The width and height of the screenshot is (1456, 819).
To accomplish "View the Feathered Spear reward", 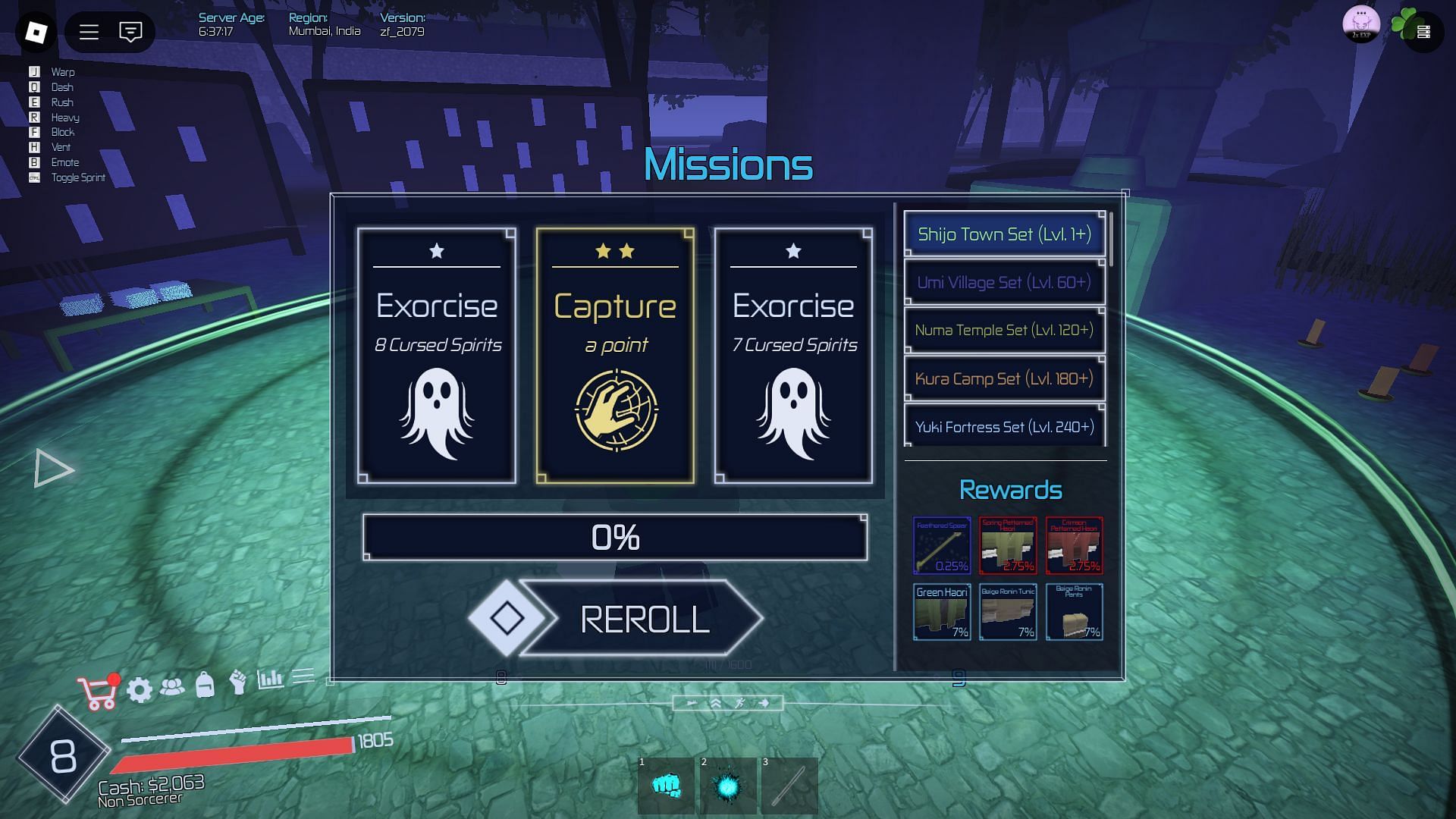I will click(x=942, y=546).
